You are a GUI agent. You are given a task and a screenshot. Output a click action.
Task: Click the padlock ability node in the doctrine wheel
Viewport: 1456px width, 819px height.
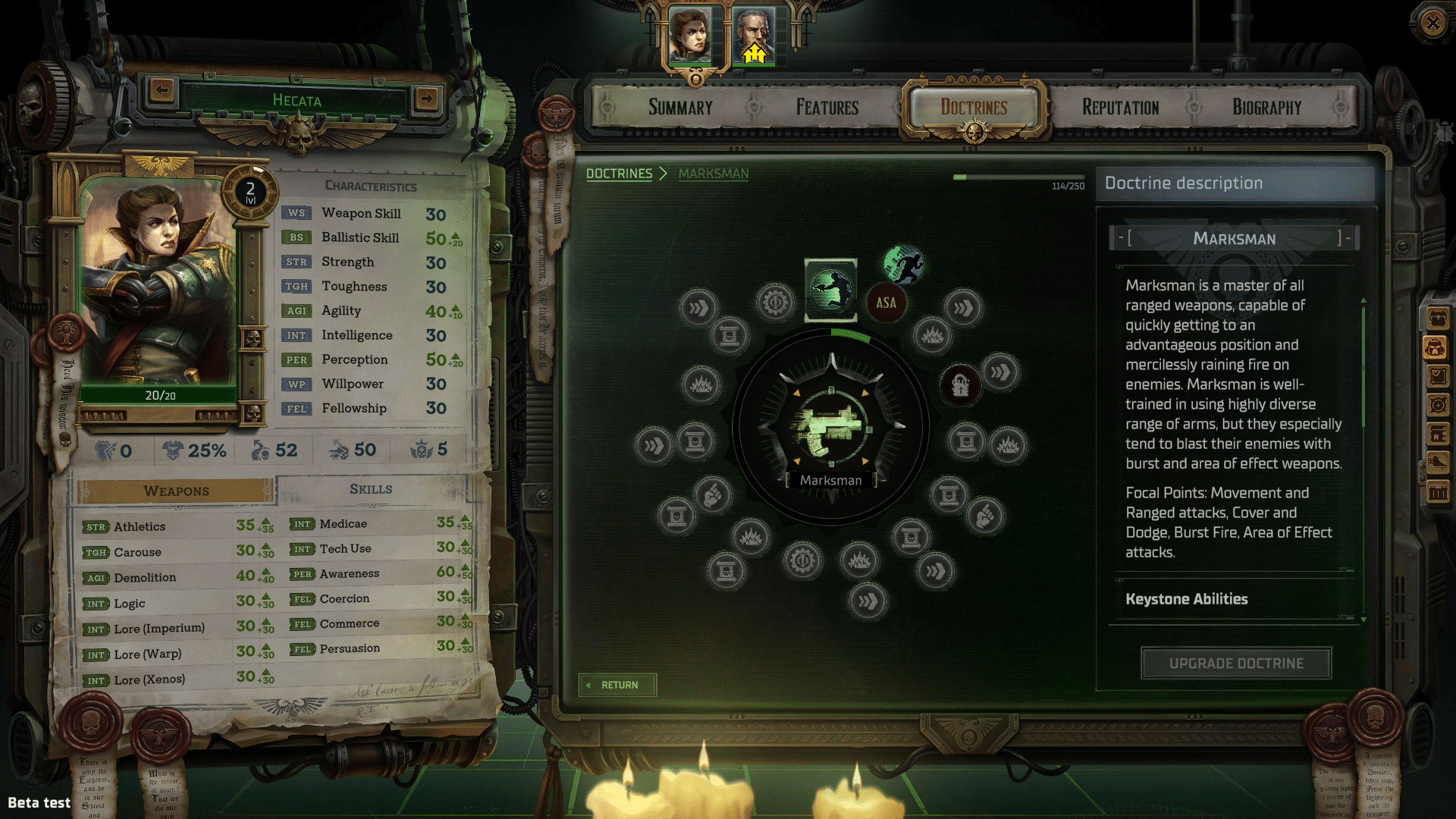[960, 384]
